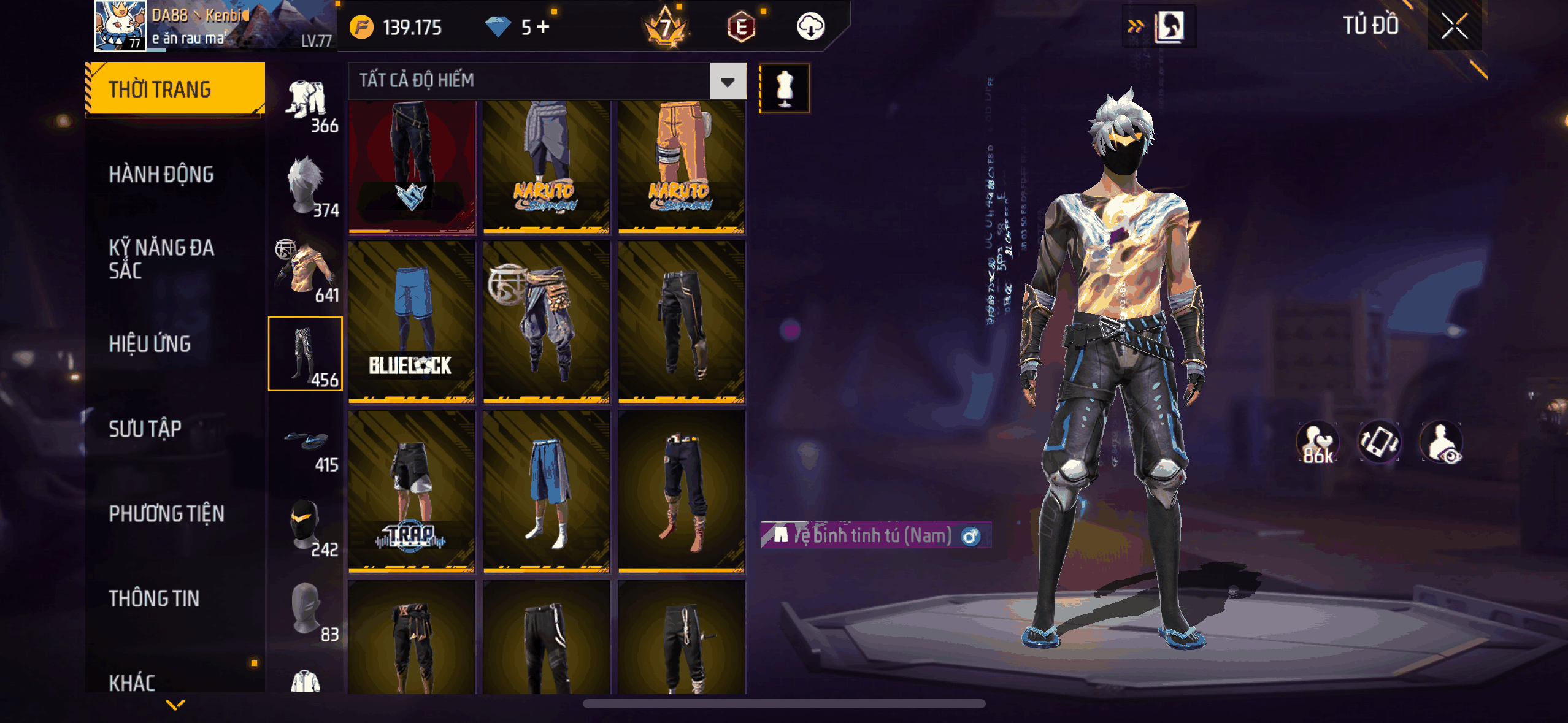Select the BLUELOCK blue shorts item
This screenshot has width=1568, height=723.
[412, 322]
